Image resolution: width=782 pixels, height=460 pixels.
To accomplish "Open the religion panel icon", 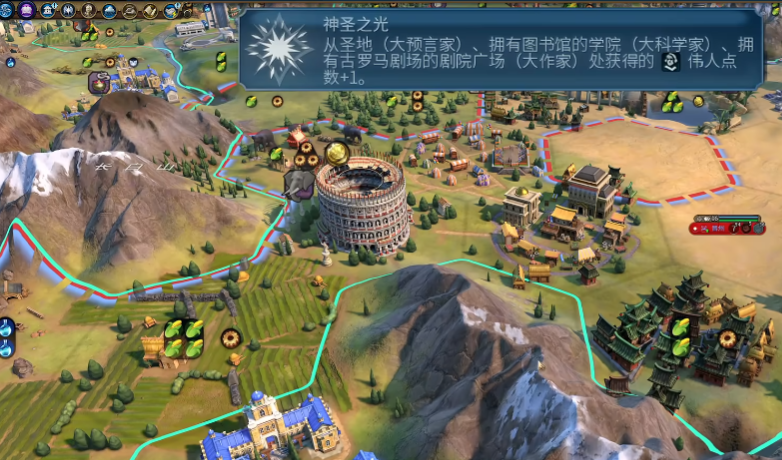I will 68,11.
